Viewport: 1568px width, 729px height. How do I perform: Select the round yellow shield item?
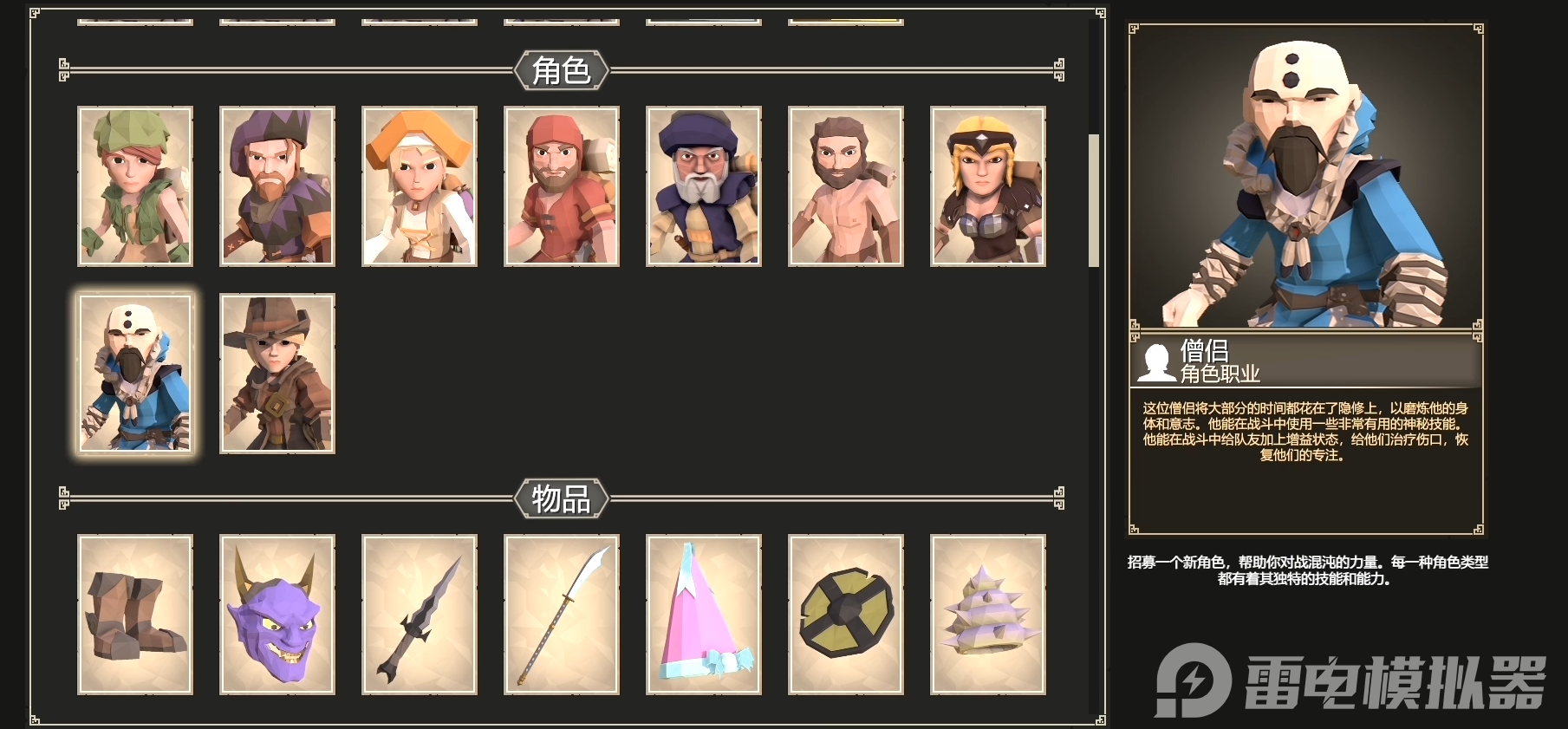(x=845, y=615)
